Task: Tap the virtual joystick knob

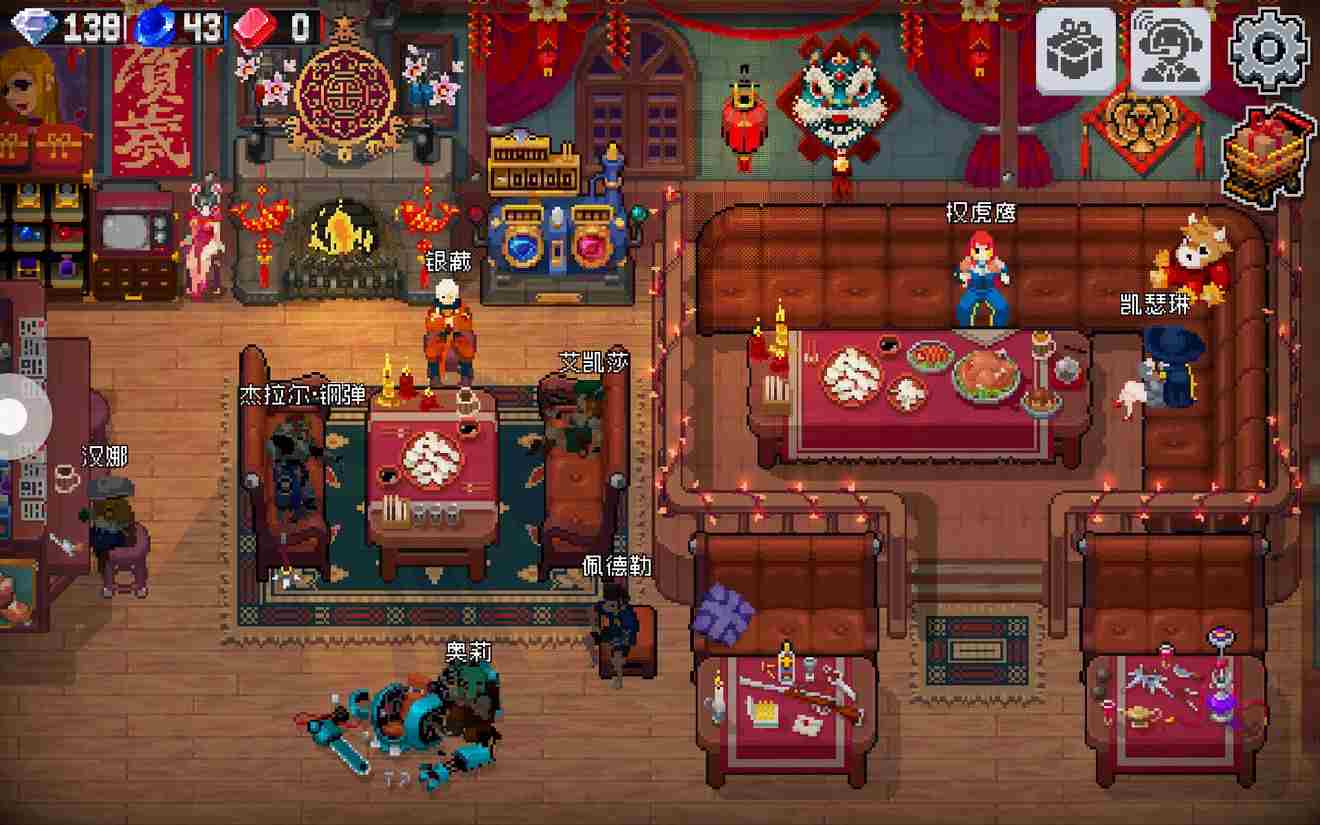Action: click(14, 416)
